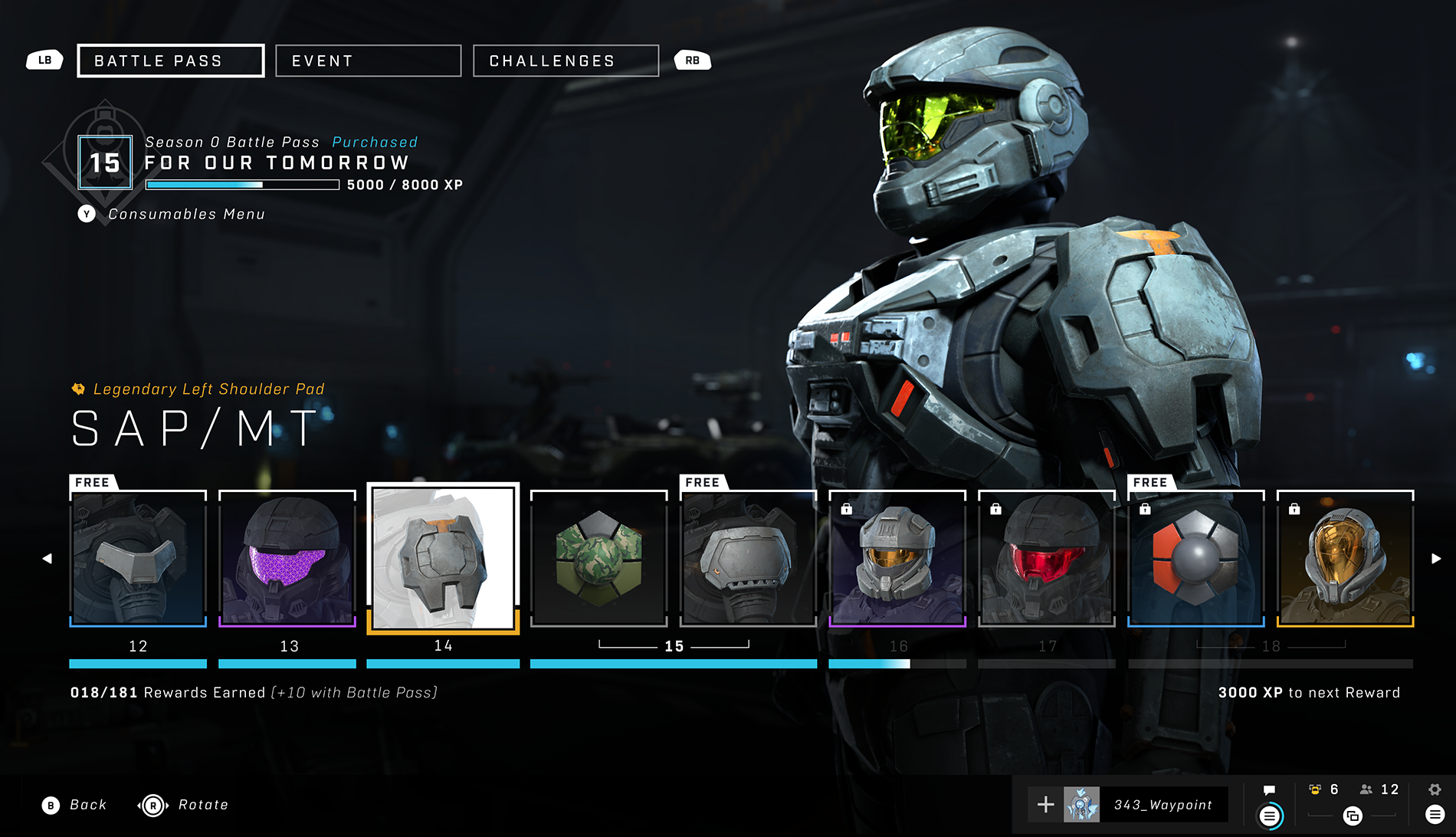Select the locked gold helmet reward
1456x837 pixels.
point(1345,558)
